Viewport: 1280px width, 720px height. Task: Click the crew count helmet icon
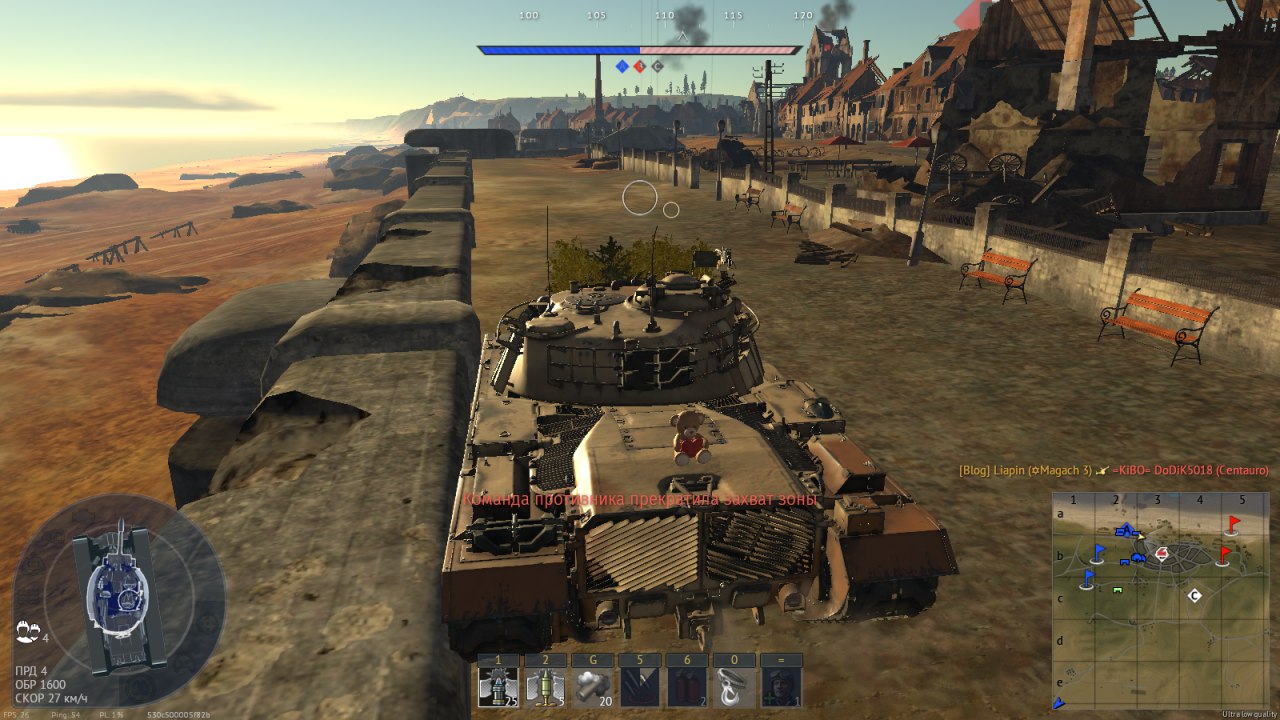(x=27, y=632)
